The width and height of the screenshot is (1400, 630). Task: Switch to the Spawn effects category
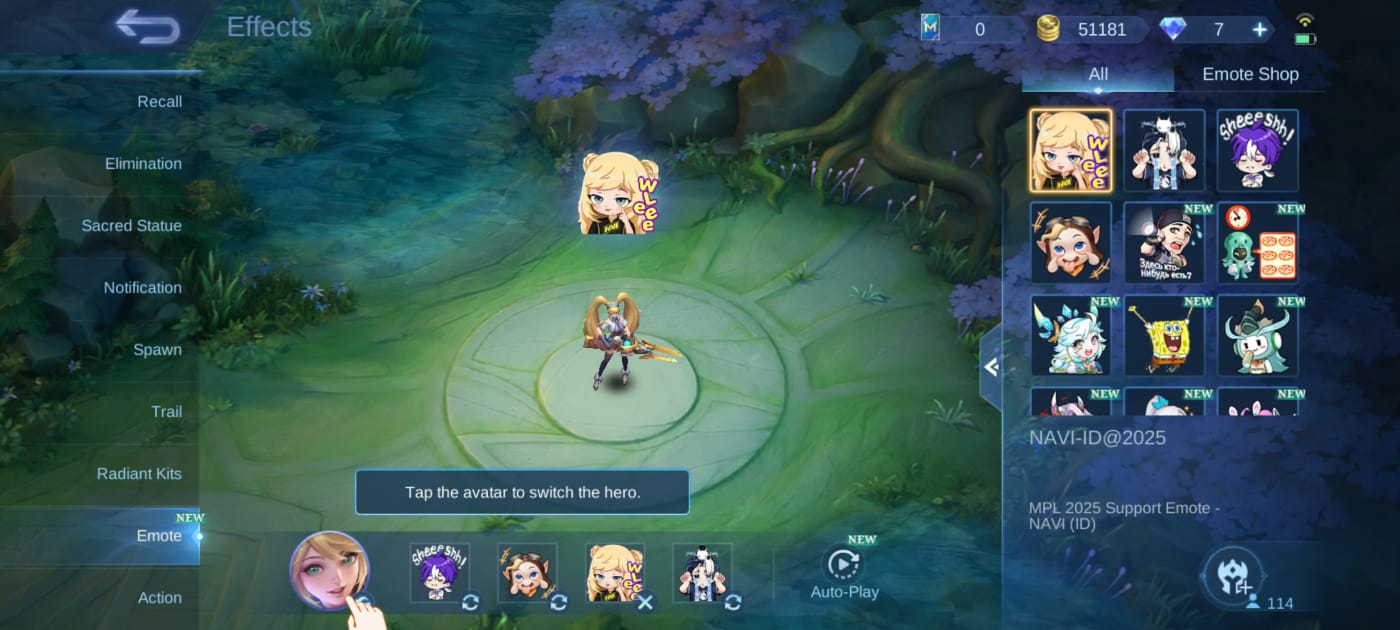(157, 349)
